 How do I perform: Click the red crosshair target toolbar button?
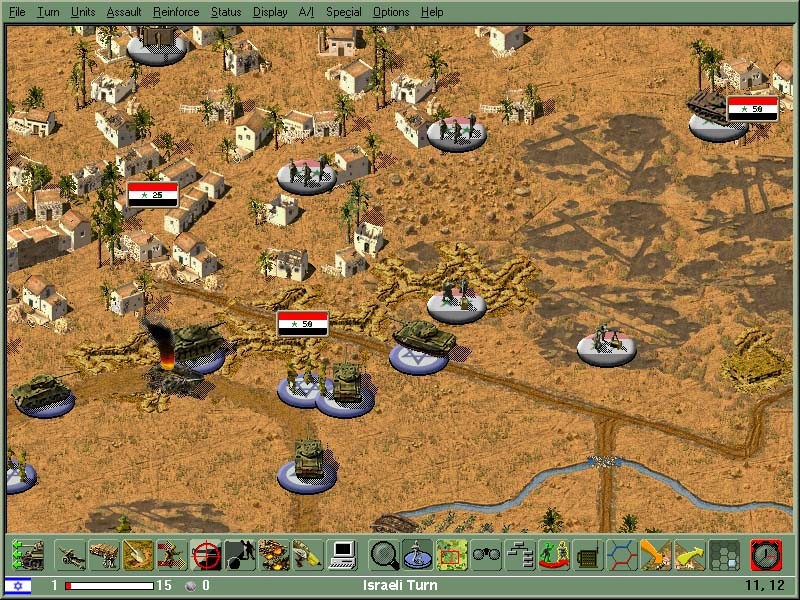click(x=206, y=554)
